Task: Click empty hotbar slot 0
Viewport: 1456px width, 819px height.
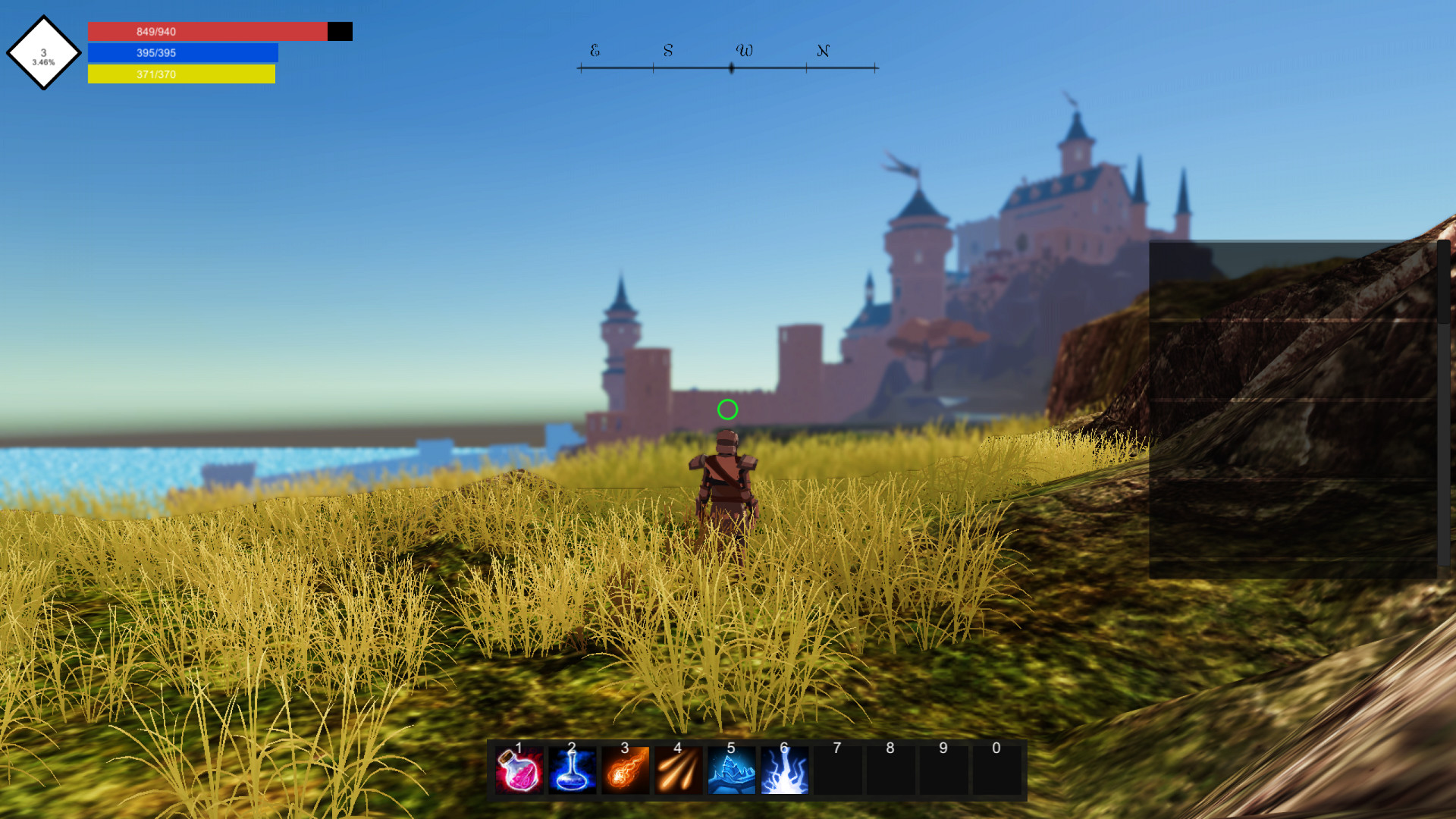Action: pyautogui.click(x=996, y=768)
